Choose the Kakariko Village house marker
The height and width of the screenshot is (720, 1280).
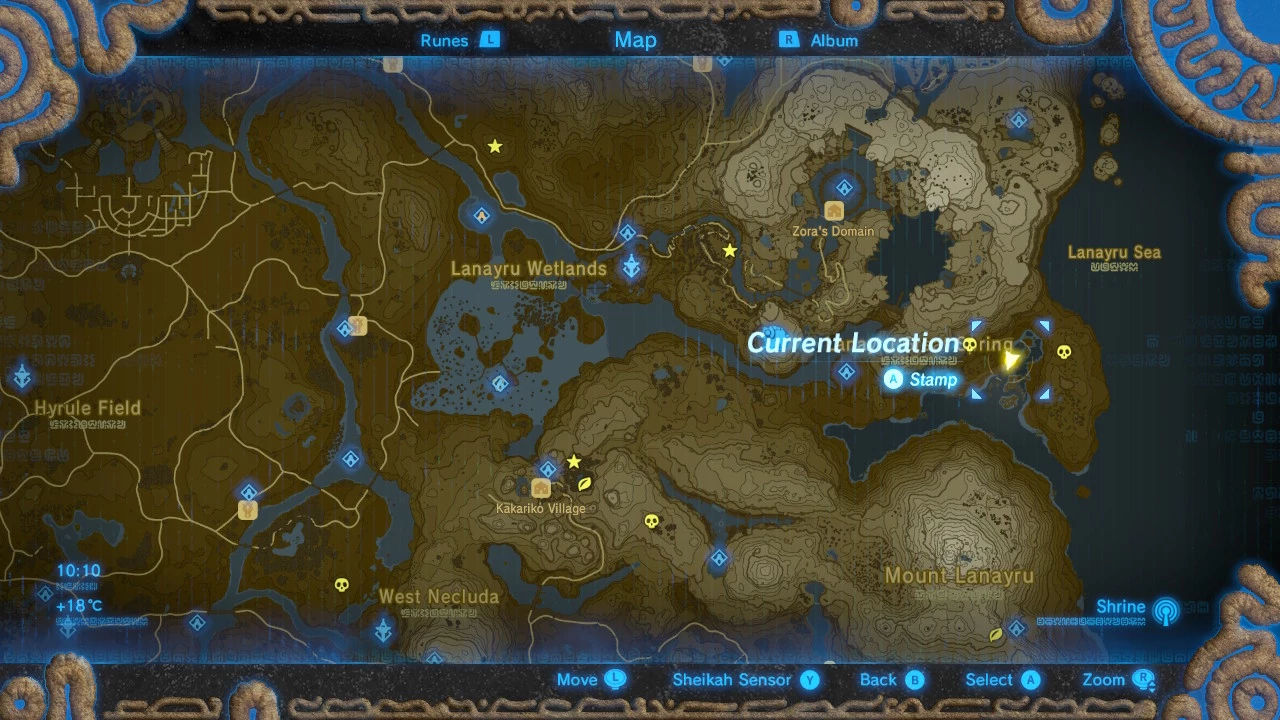pos(541,488)
